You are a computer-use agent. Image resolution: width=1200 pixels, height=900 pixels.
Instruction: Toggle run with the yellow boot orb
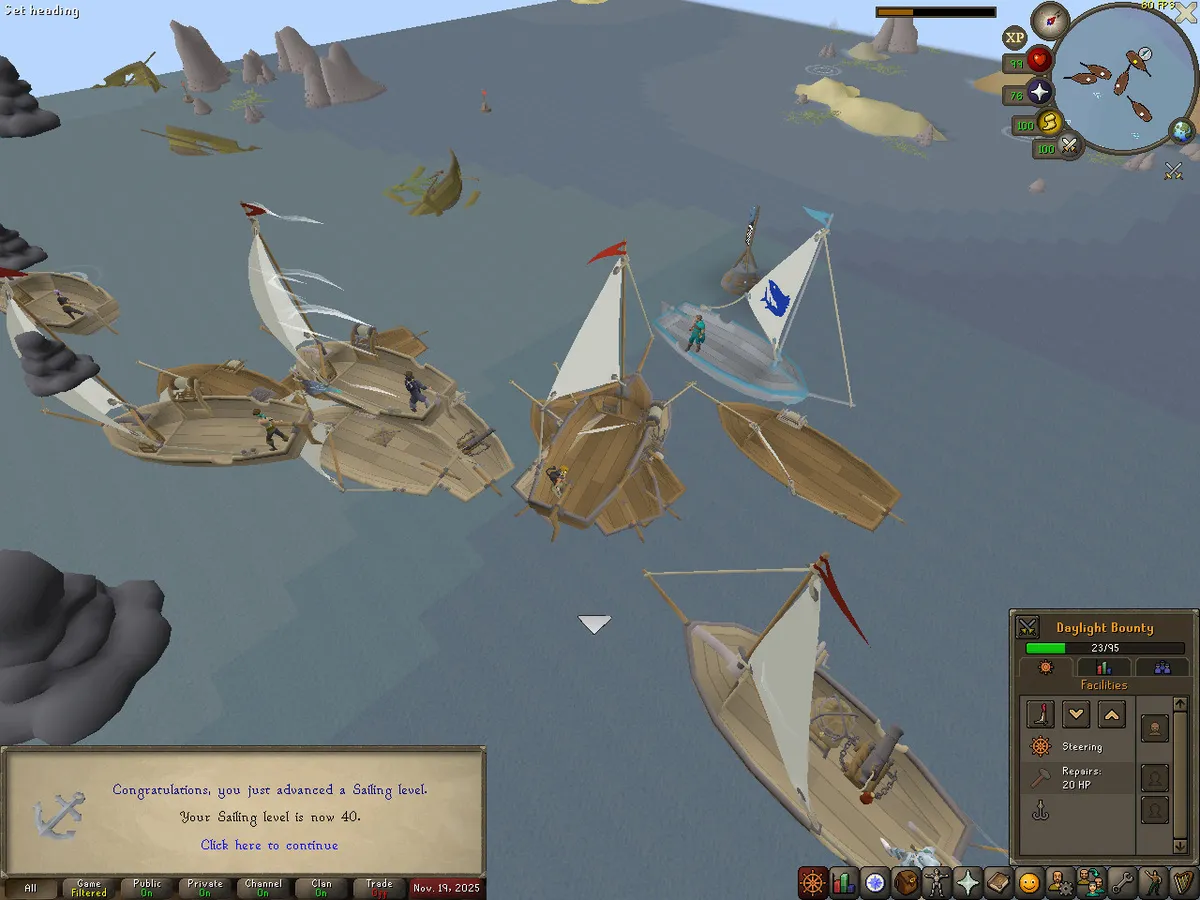coord(1050,123)
